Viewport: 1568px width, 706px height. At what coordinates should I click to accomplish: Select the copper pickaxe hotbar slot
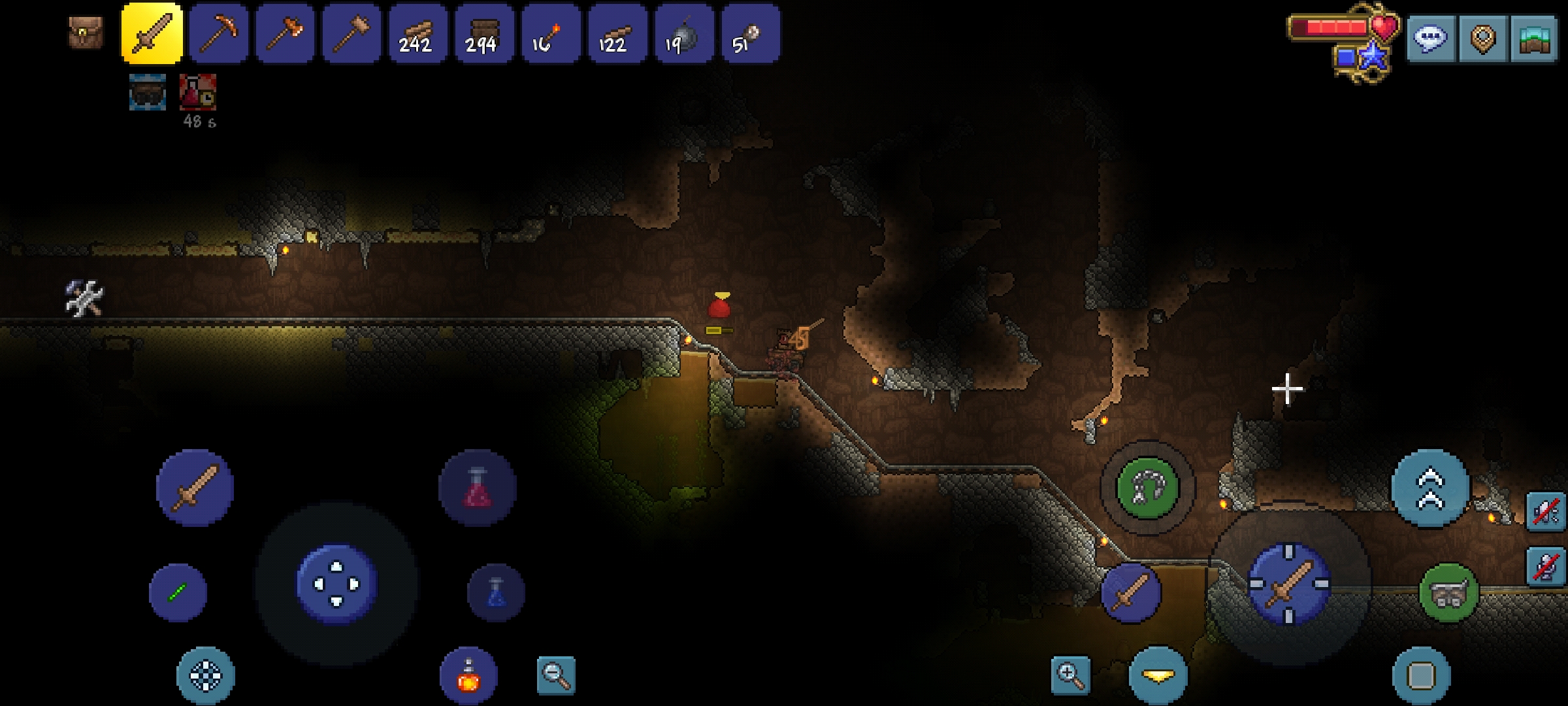pyautogui.click(x=219, y=33)
